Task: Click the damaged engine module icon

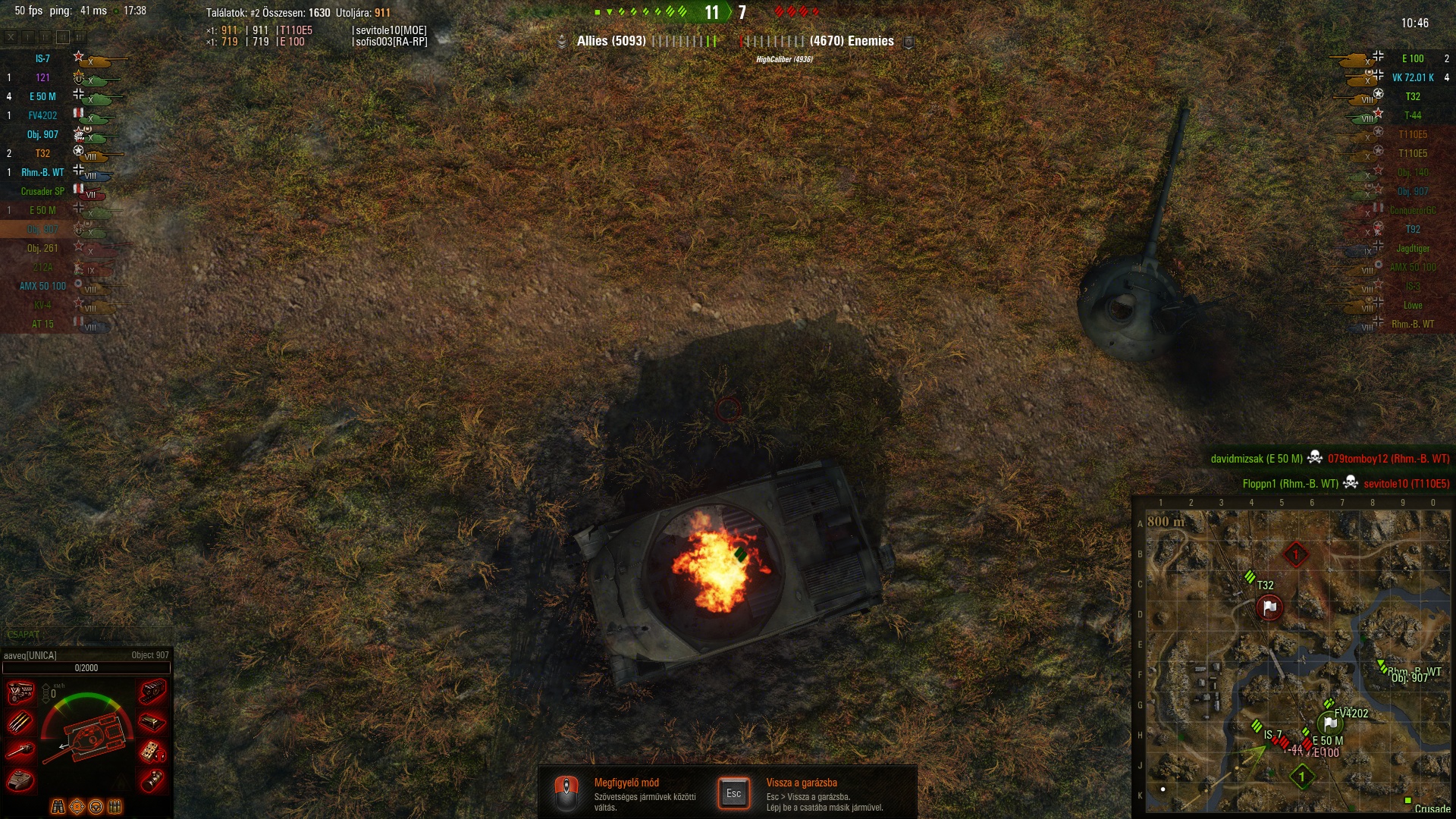Action: click(20, 692)
